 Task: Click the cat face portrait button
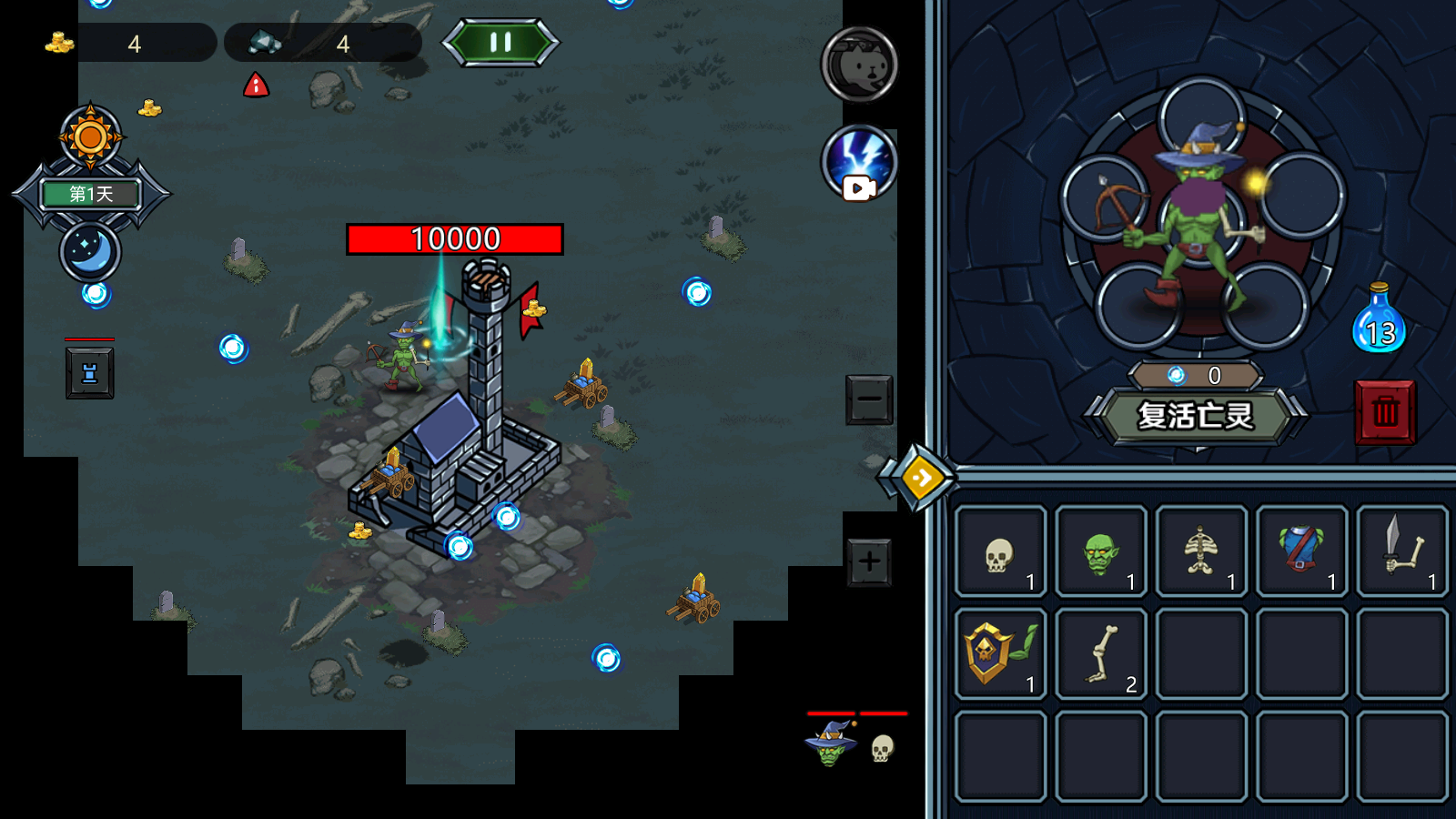pyautogui.click(x=859, y=65)
